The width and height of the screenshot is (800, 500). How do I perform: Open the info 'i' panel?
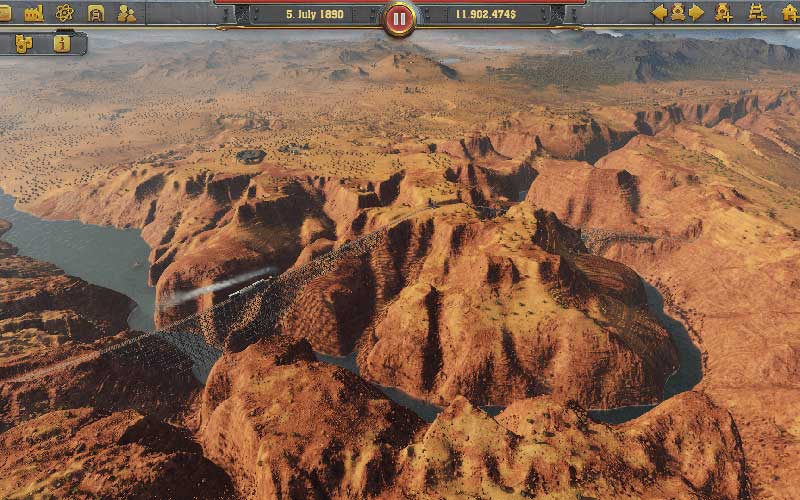(62, 43)
